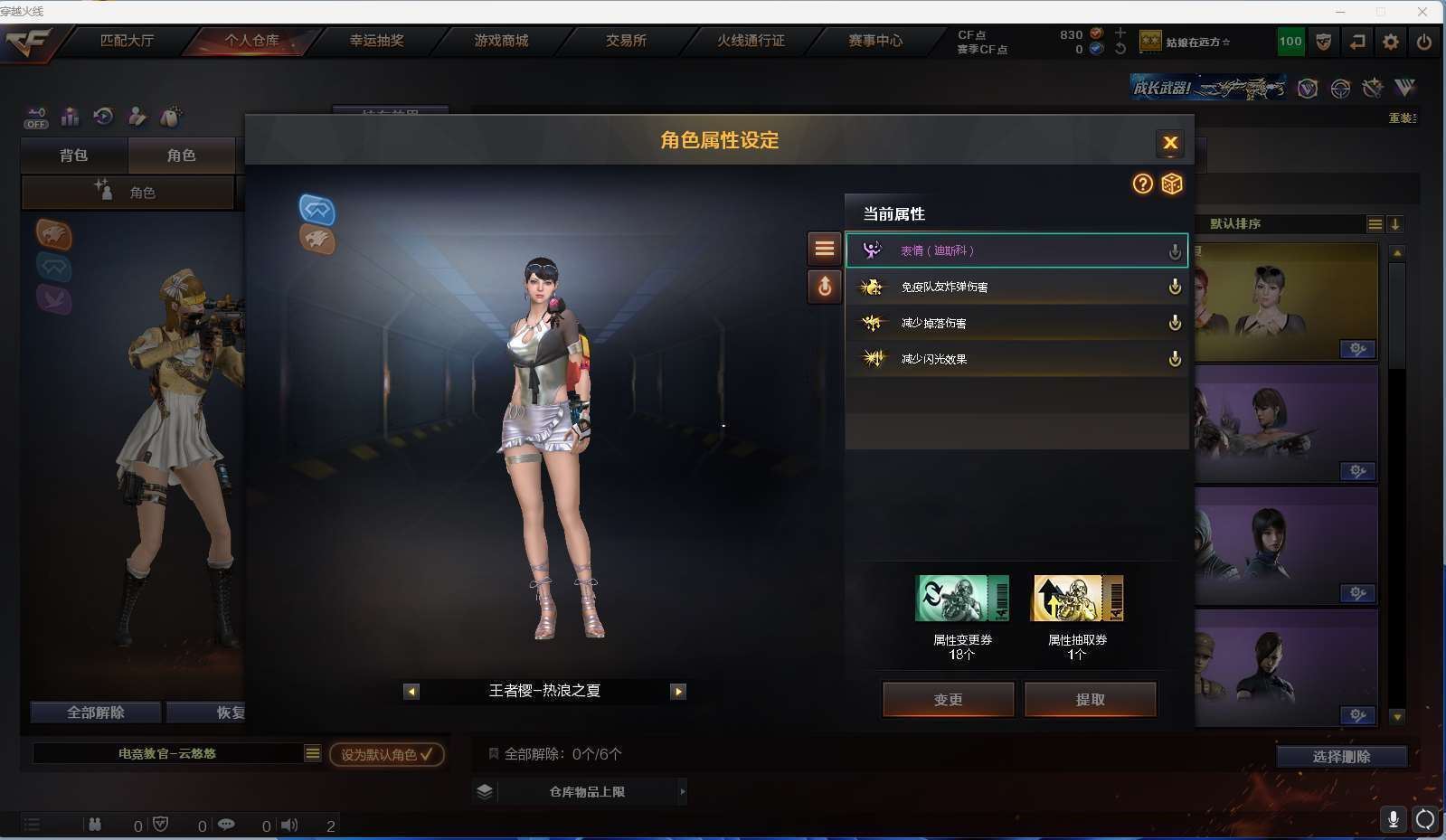The height and width of the screenshot is (840, 1446).
Task: Open the help question mark icon
Action: [1143, 184]
